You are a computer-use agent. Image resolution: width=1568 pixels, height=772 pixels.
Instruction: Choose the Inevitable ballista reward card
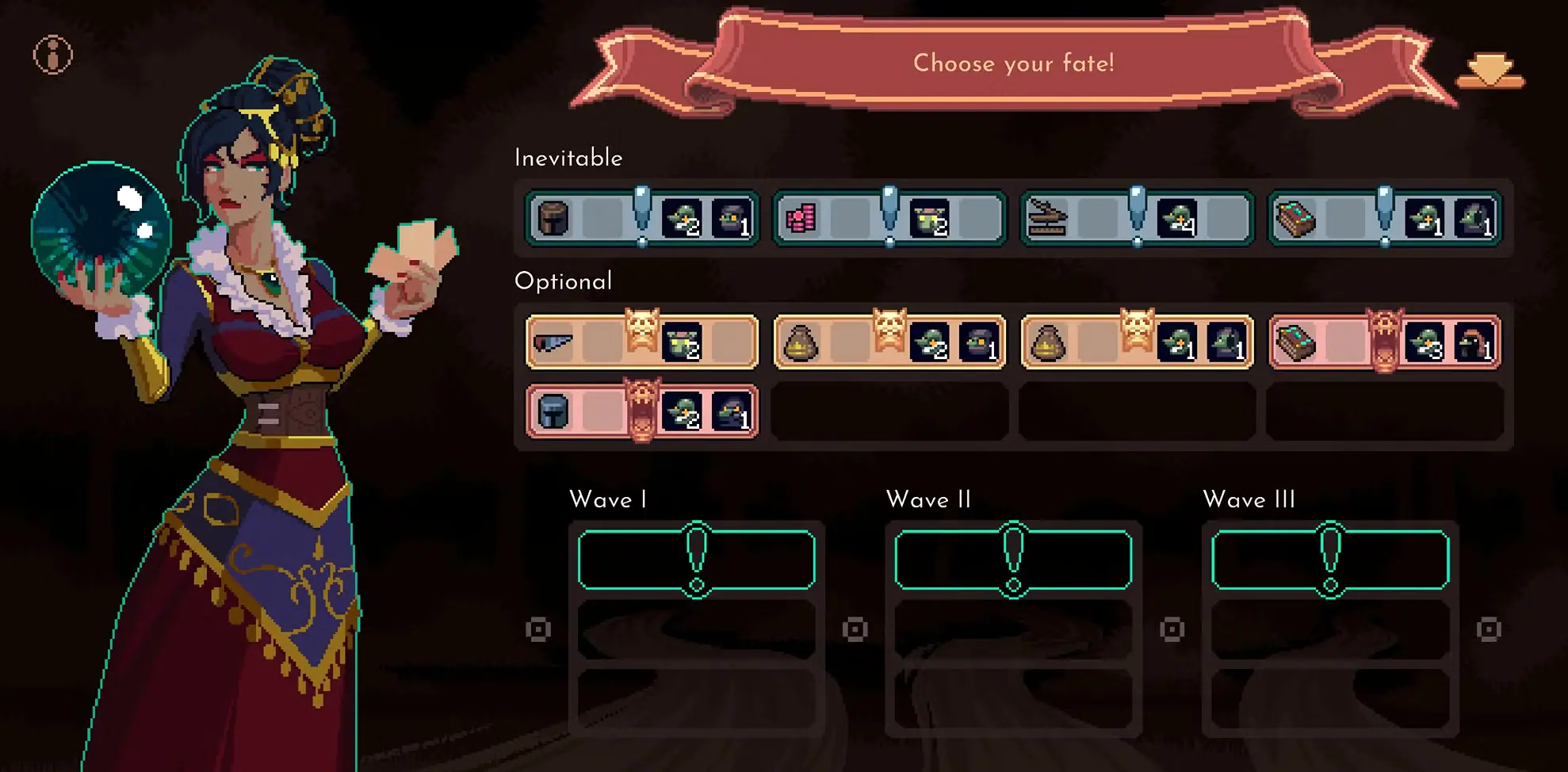[x=1137, y=218]
